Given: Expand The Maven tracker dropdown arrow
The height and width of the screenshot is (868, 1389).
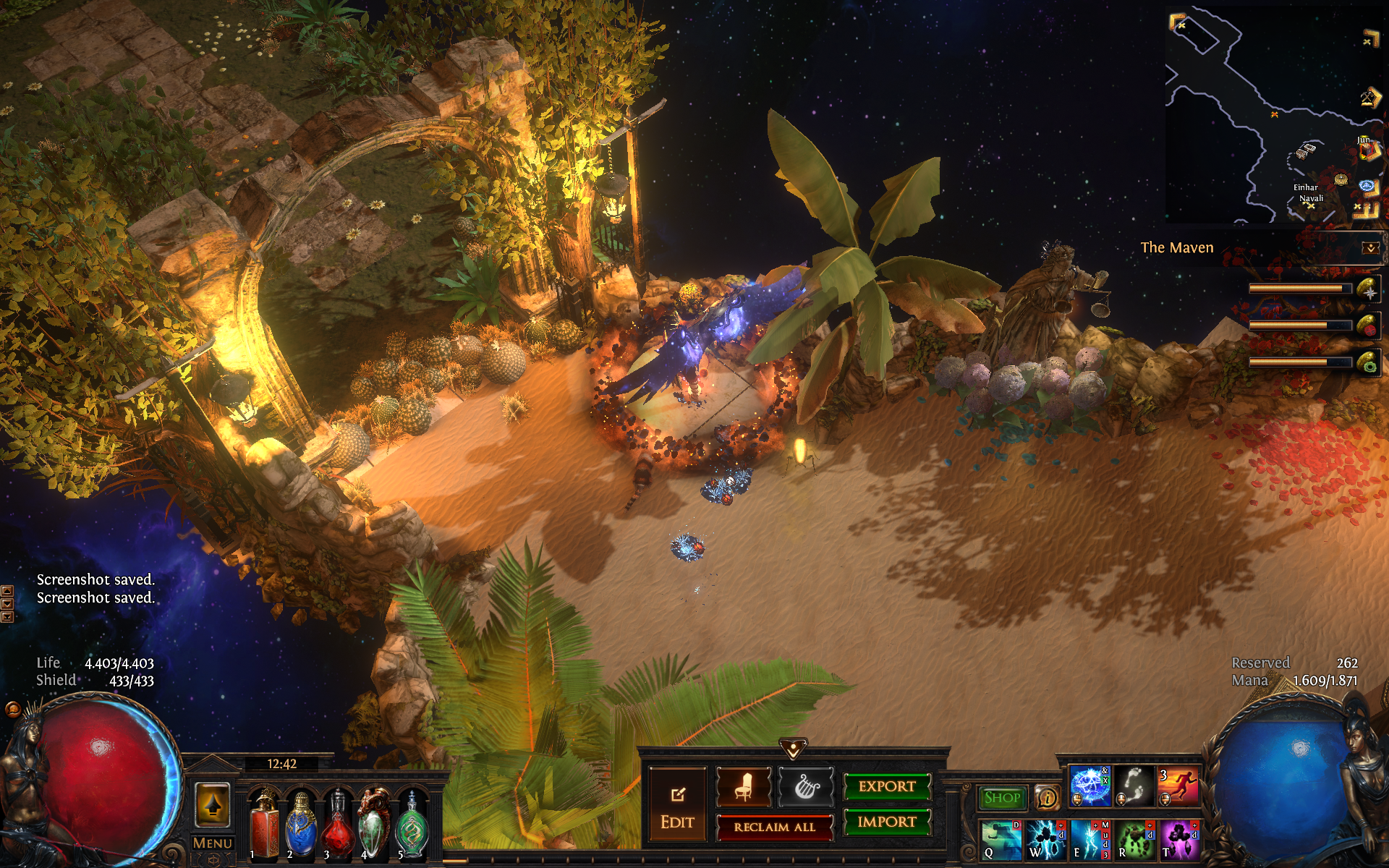Looking at the screenshot, I should click(x=1370, y=248).
